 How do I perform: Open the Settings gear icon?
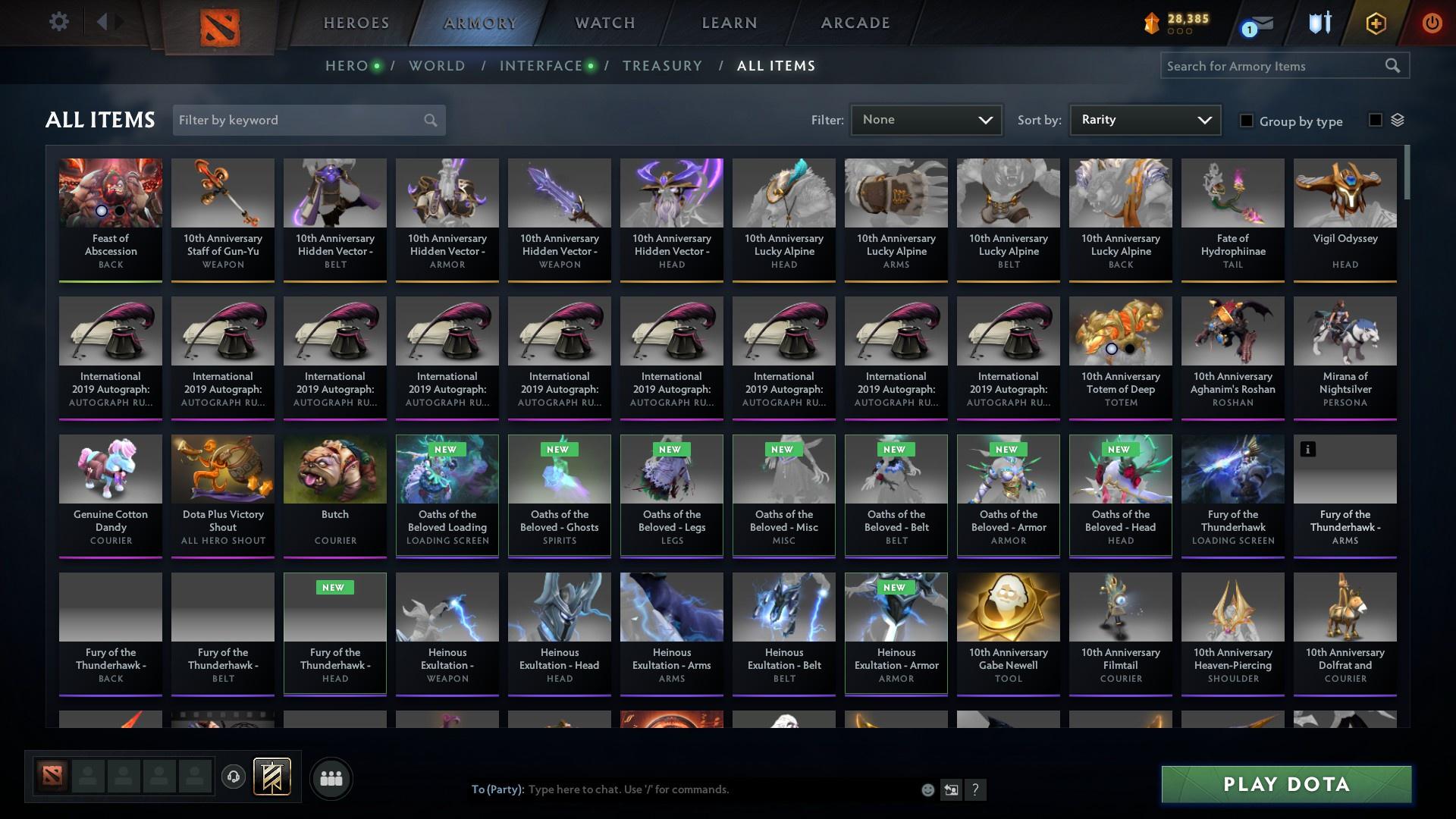(x=58, y=22)
